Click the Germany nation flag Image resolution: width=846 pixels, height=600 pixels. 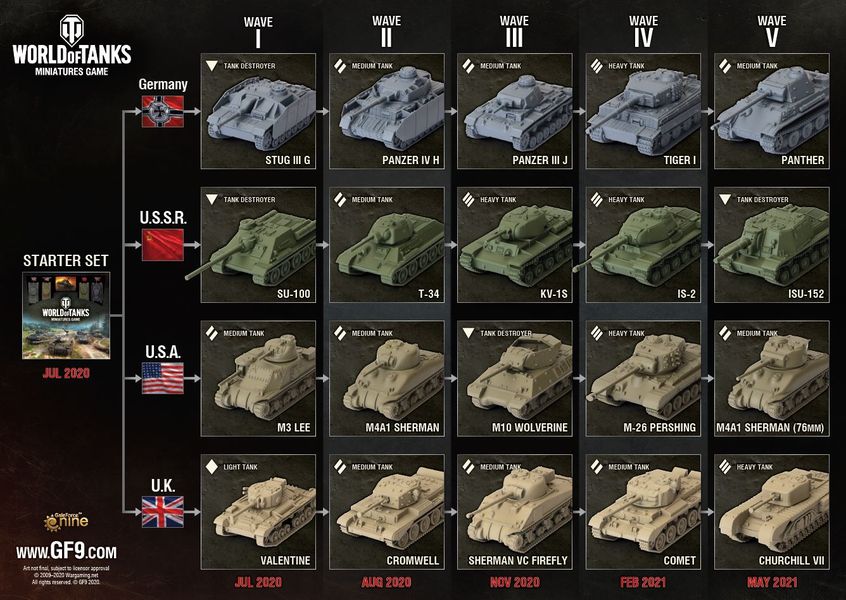(x=163, y=110)
